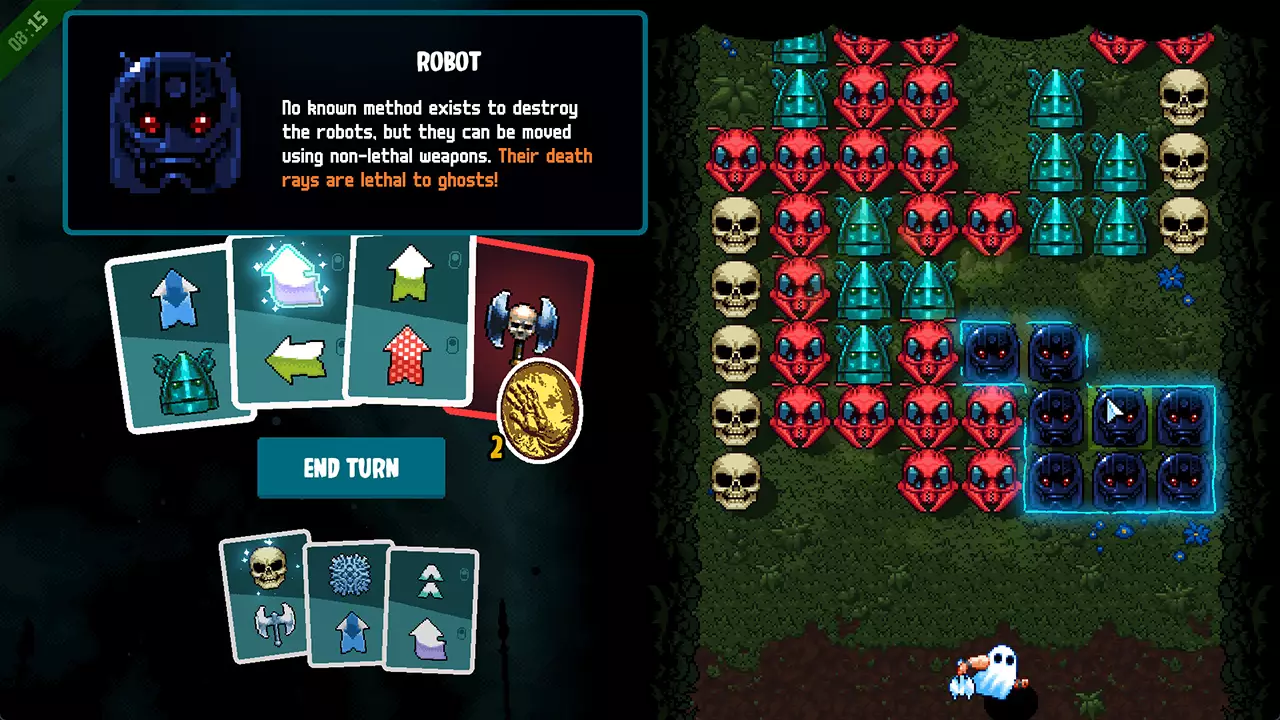
Task: Click the gold hand coin
Action: (540, 412)
